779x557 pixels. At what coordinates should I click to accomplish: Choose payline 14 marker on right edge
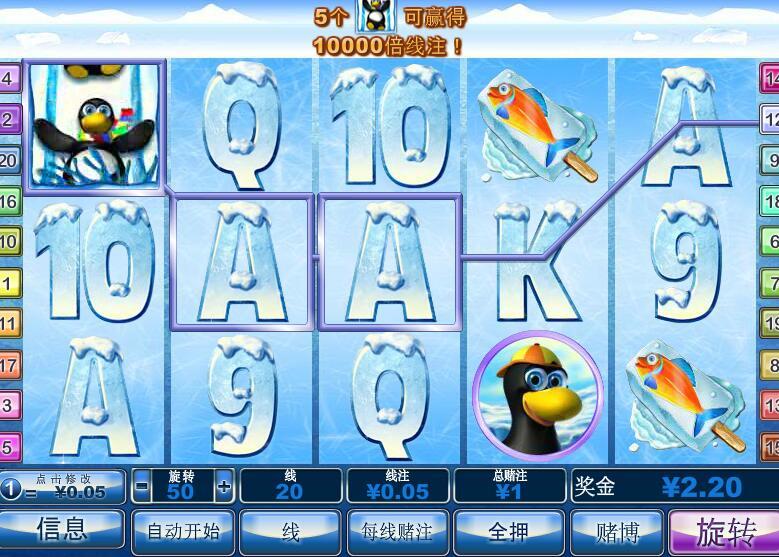click(x=770, y=78)
